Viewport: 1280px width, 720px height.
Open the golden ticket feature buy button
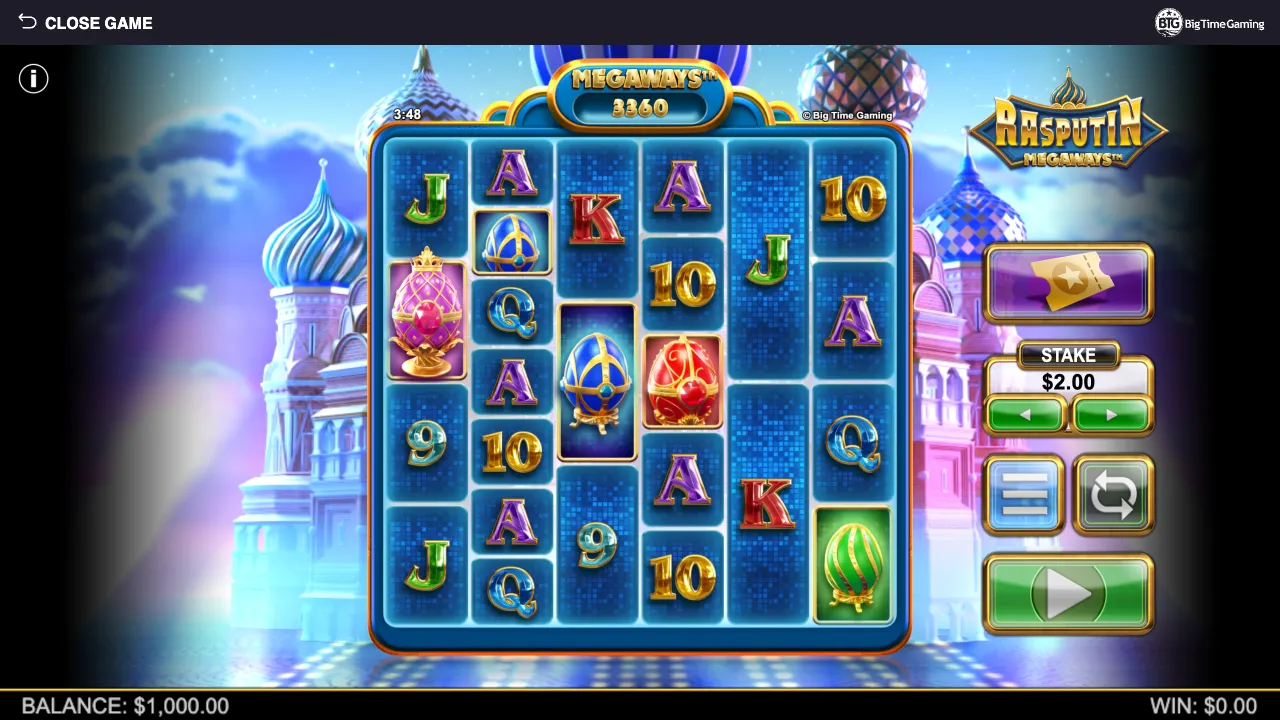(1068, 283)
